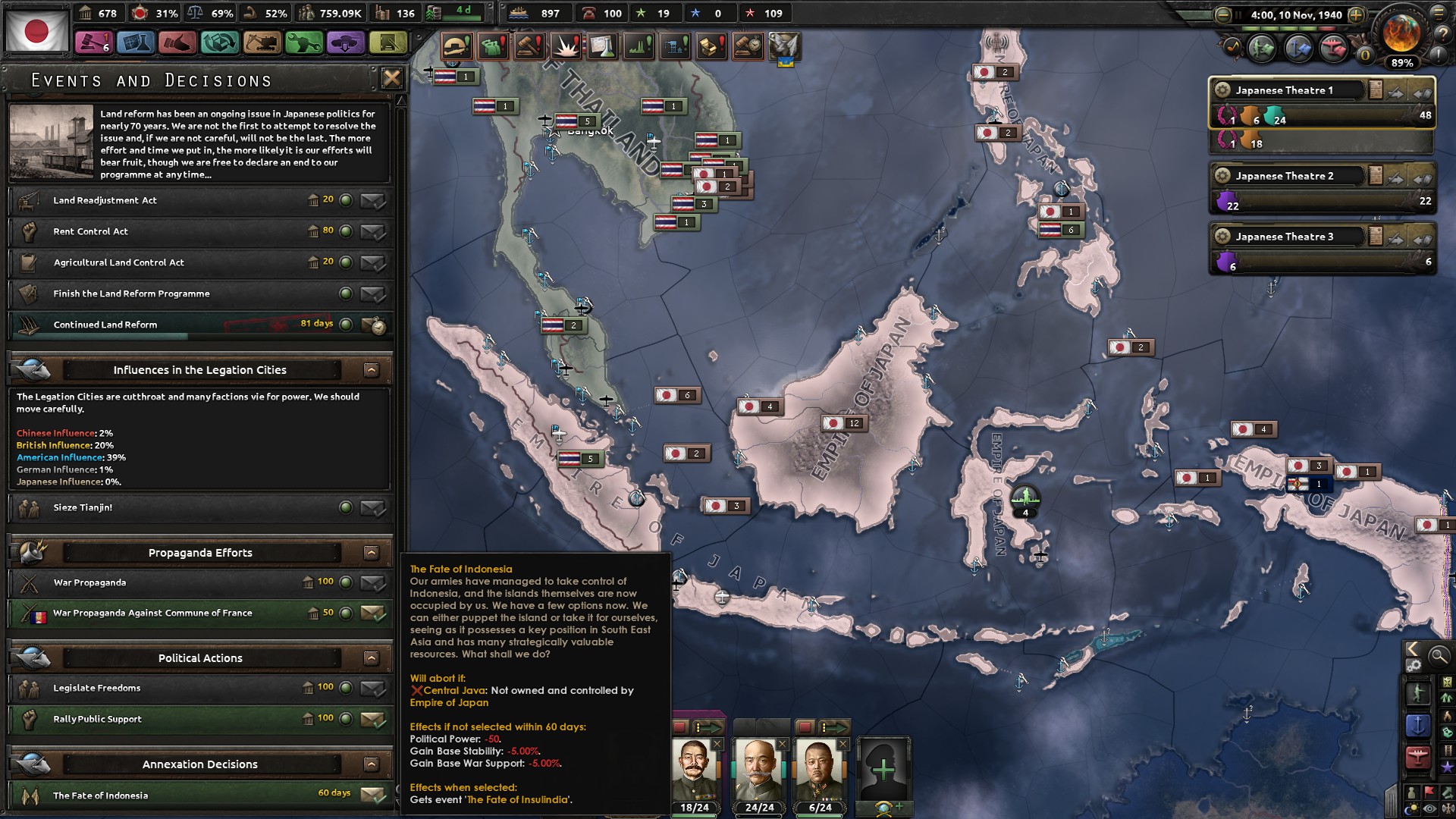
Task: Collapse the Propaganda Efforts section
Action: (371, 552)
